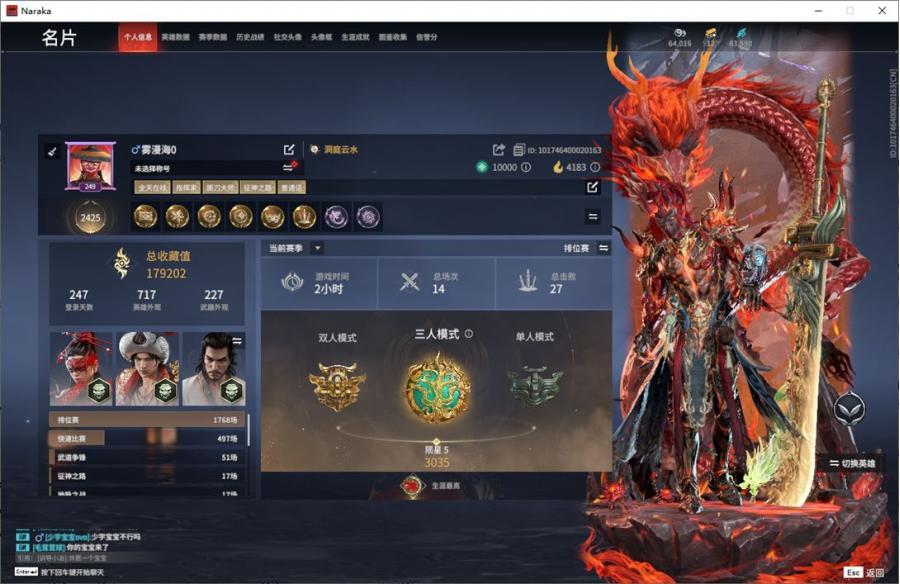Edit the player name 雾漫海0

[289, 149]
